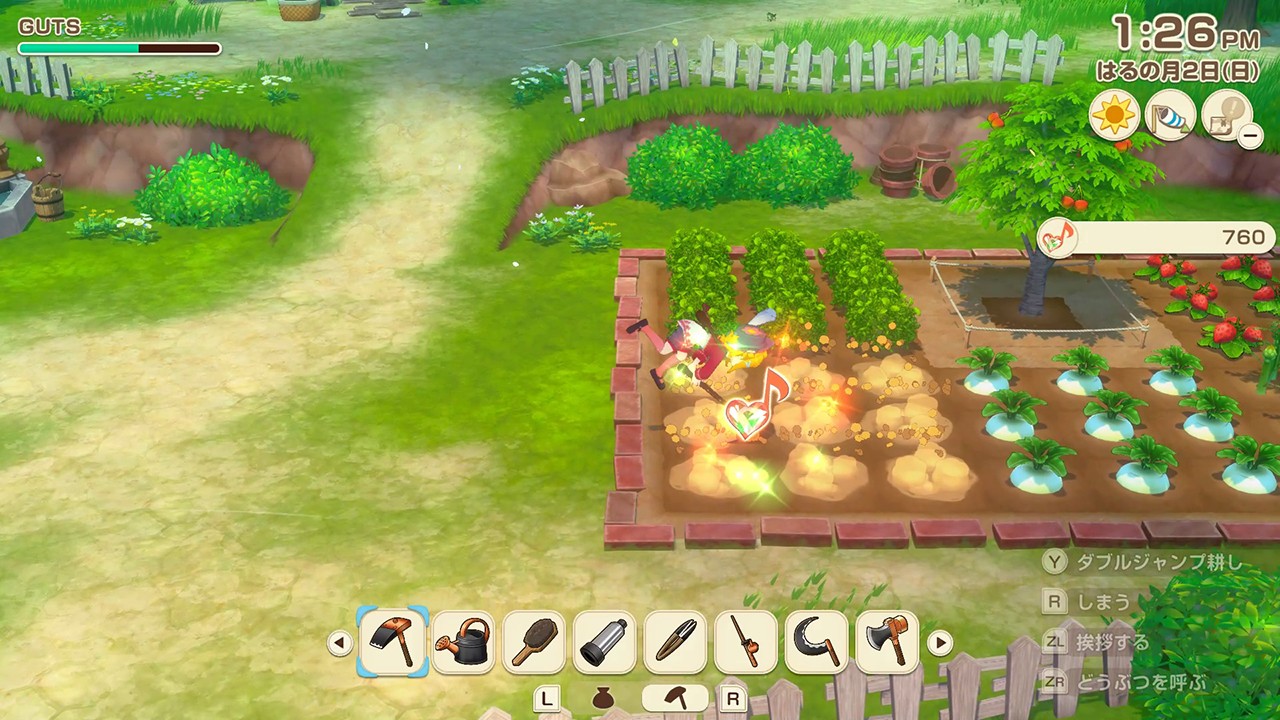This screenshot has height=720, width=1280.
Task: Choose the sickle tool
Action: [817, 641]
